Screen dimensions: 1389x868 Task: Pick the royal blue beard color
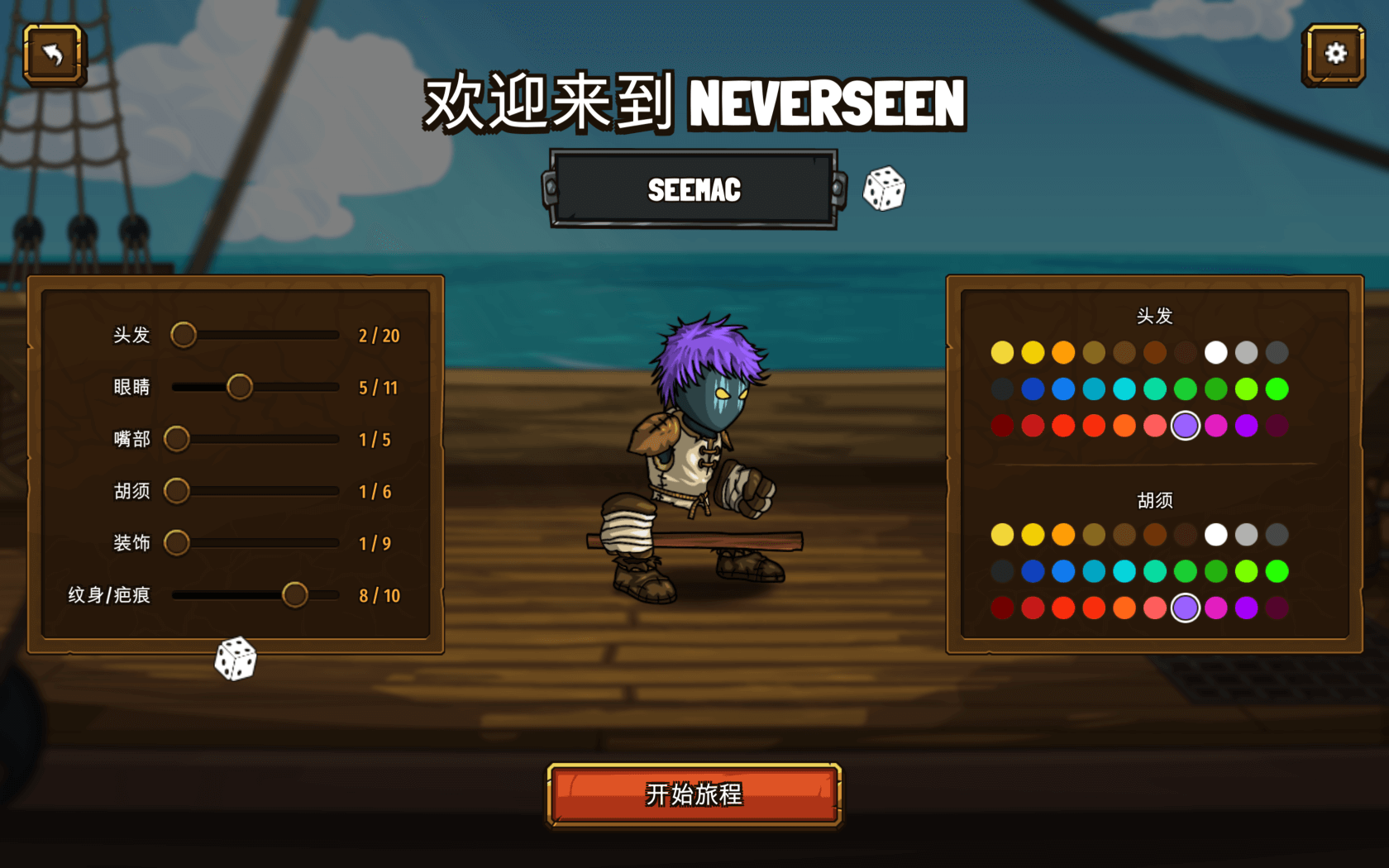[x=1033, y=571]
